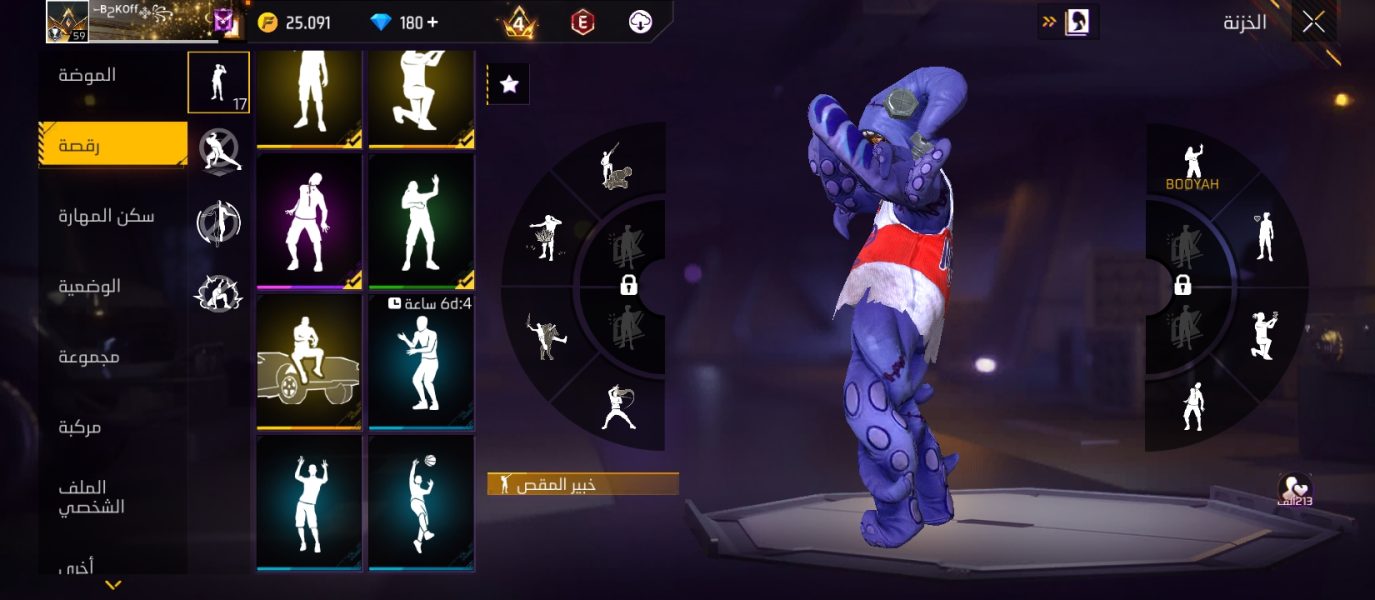Select the green-glow emote tile

point(421,221)
